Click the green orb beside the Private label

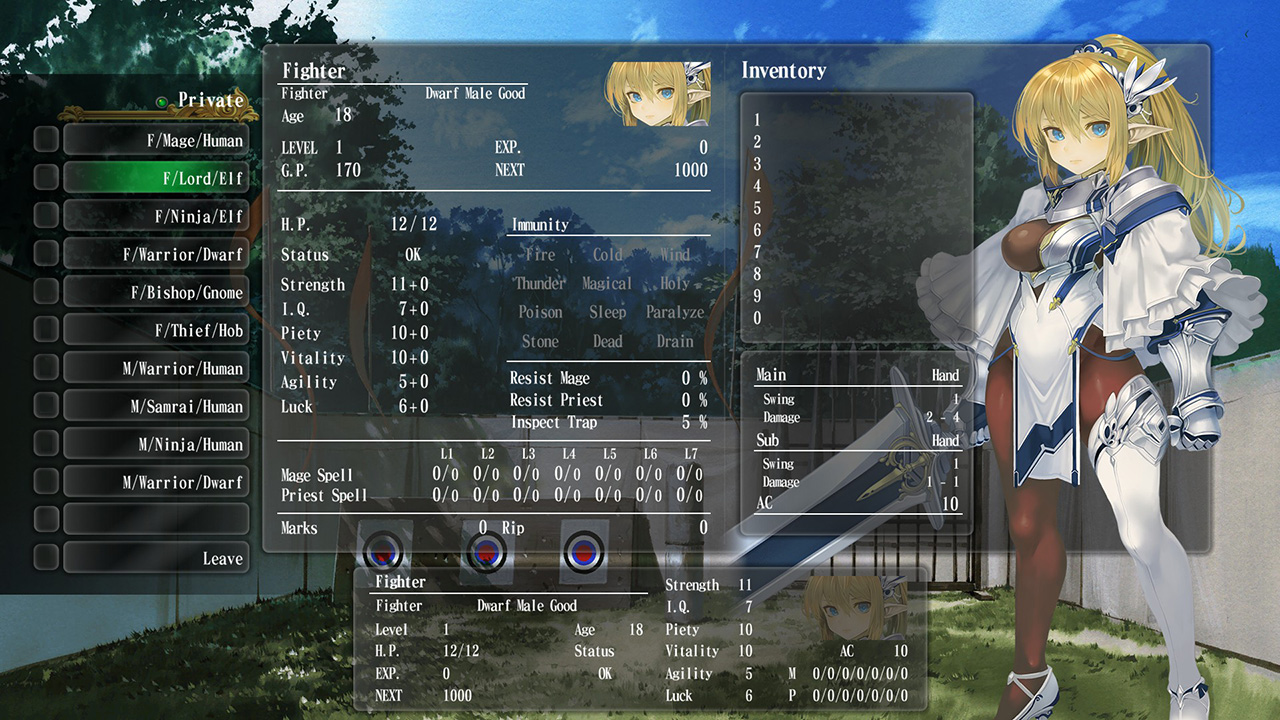(x=161, y=100)
